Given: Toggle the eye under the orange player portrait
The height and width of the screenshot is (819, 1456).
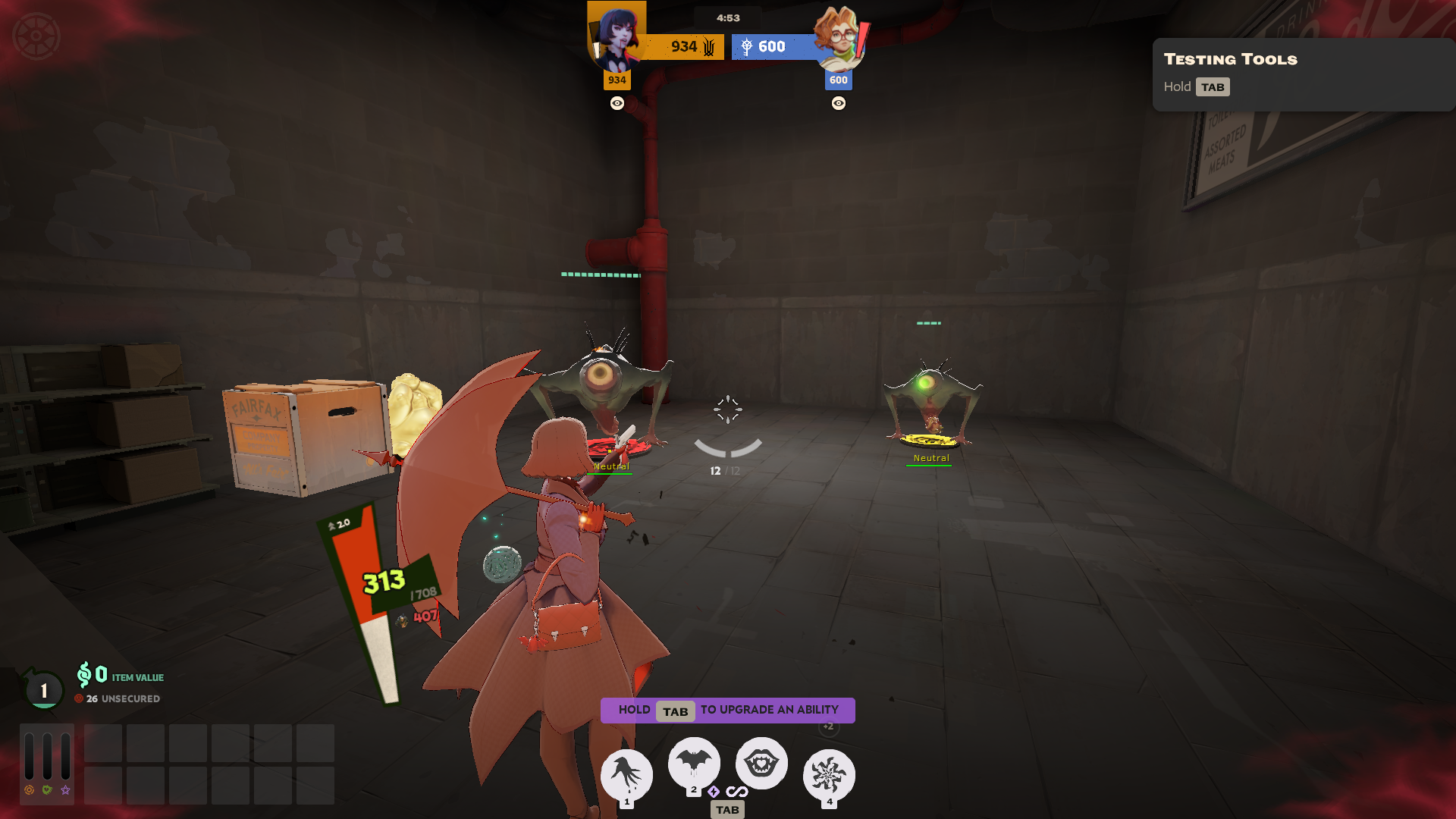Looking at the screenshot, I should [x=617, y=103].
